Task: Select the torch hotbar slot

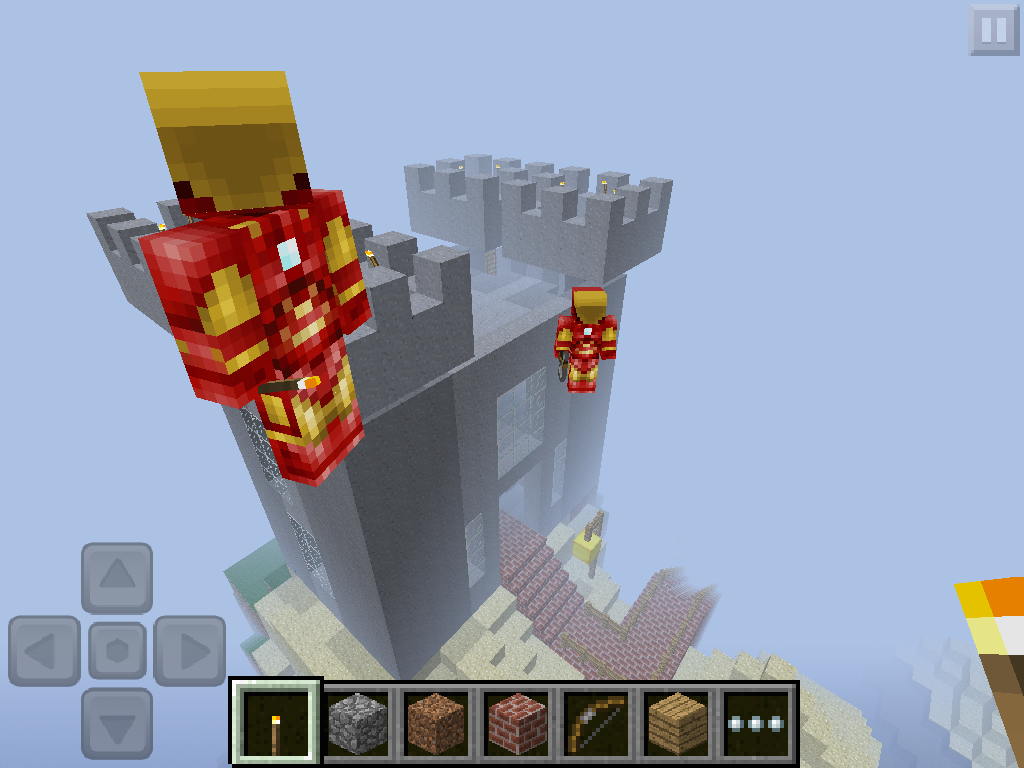Action: (x=276, y=723)
